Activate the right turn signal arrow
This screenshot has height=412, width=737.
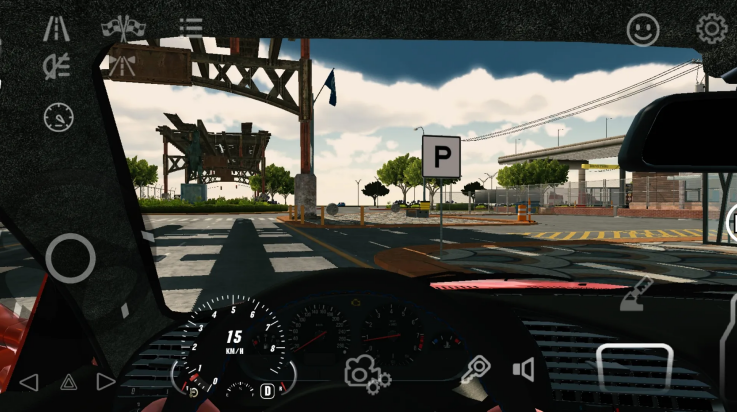click(x=106, y=381)
